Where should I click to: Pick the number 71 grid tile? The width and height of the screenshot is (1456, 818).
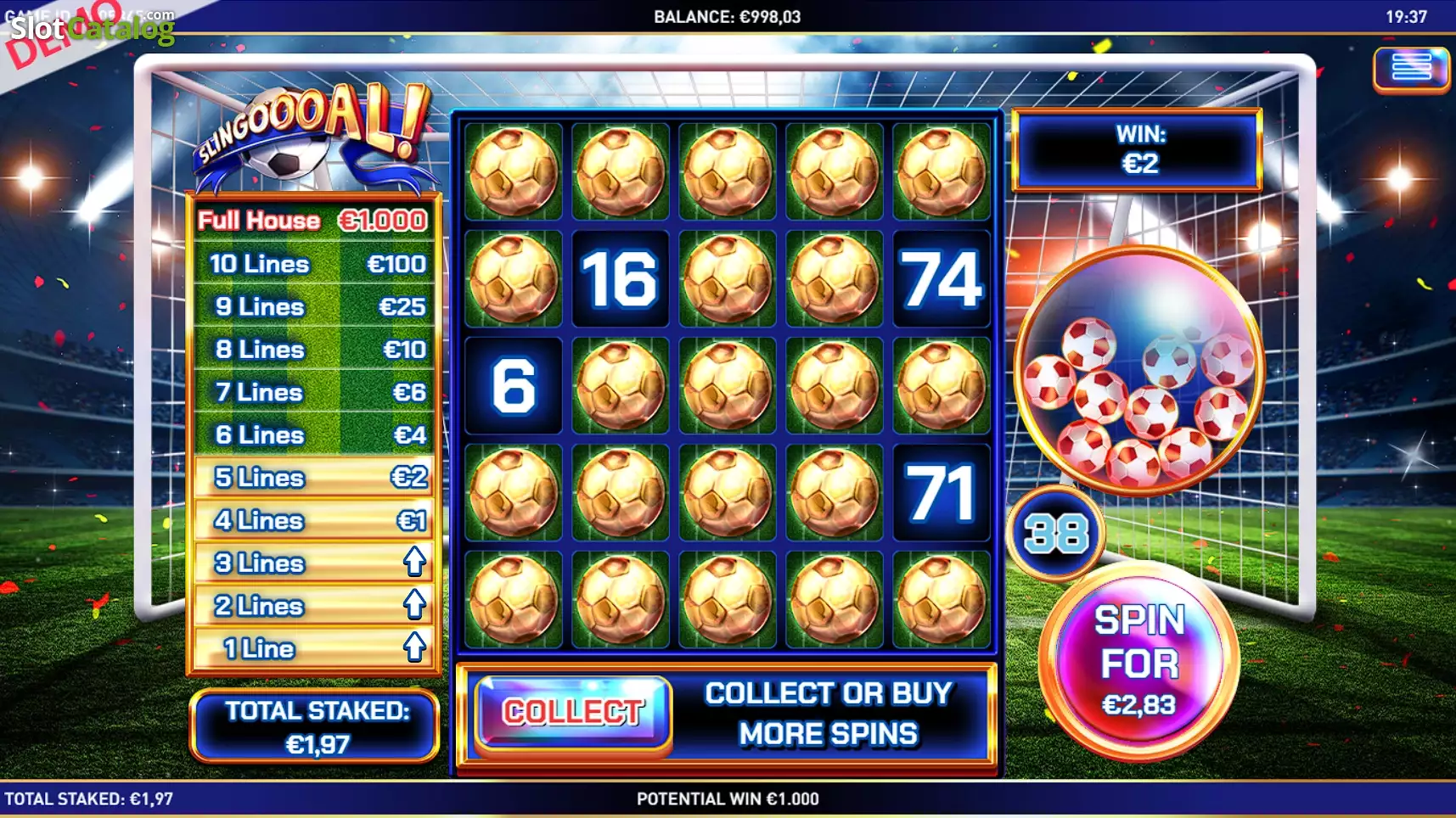point(941,492)
